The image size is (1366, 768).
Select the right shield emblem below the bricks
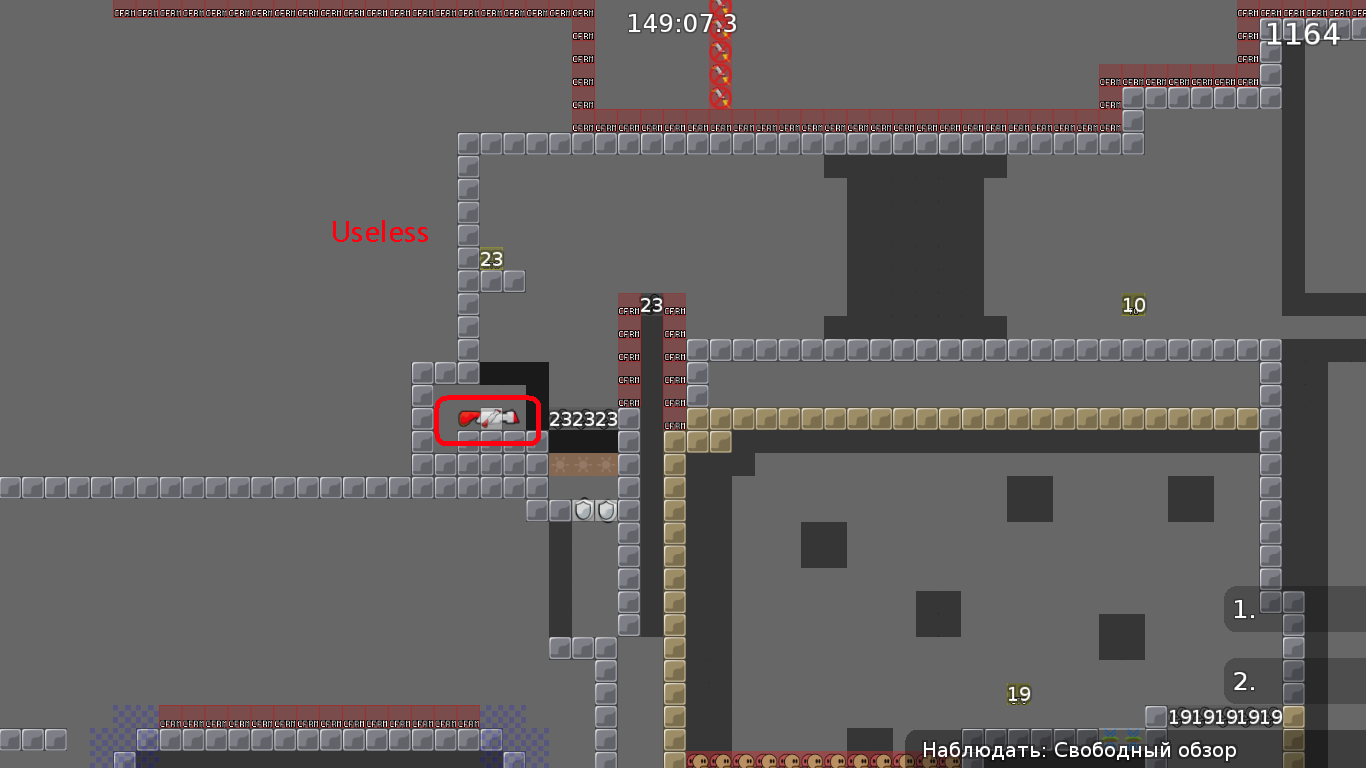point(607,511)
